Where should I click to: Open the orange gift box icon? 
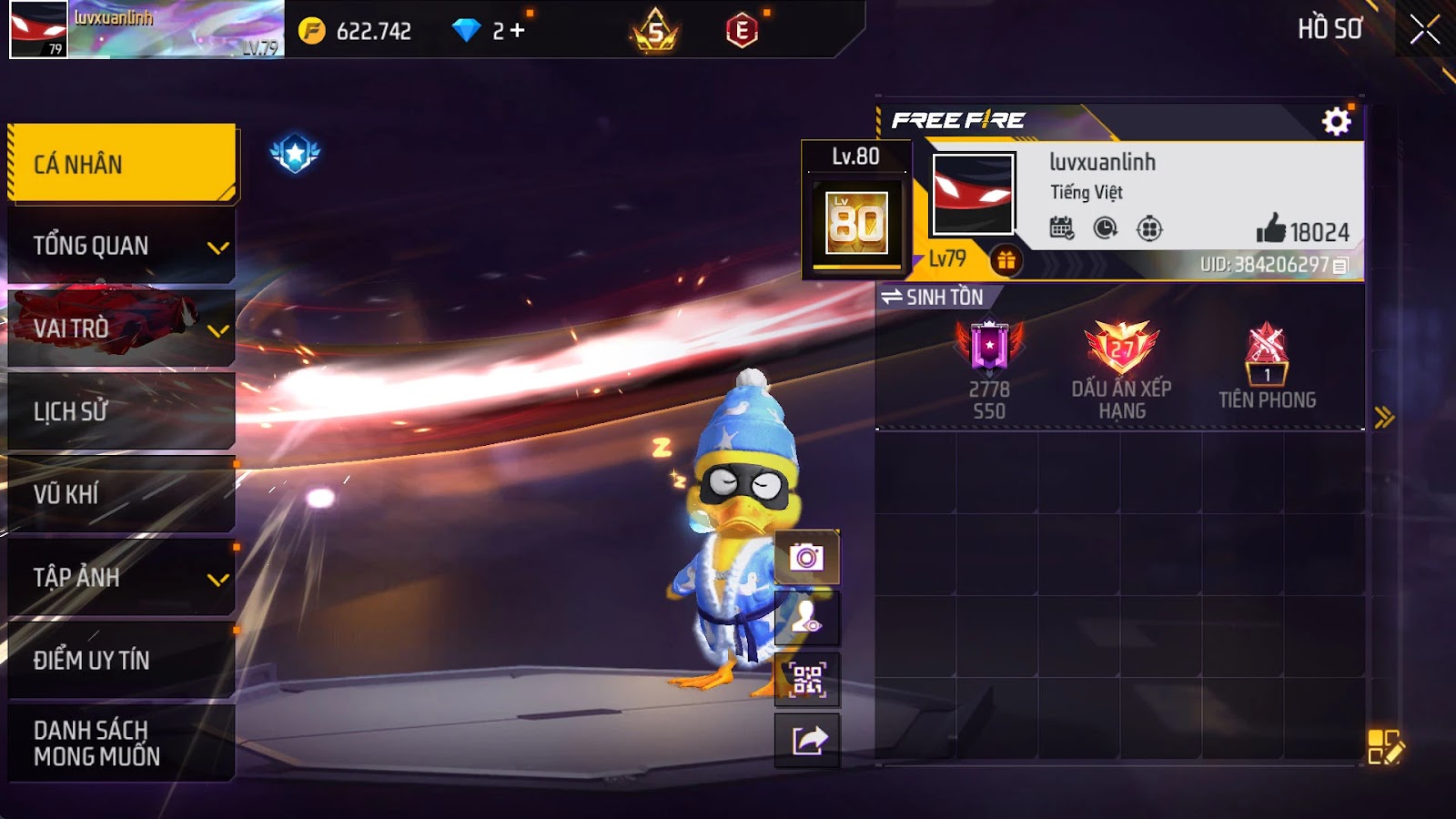pyautogui.click(x=1006, y=261)
